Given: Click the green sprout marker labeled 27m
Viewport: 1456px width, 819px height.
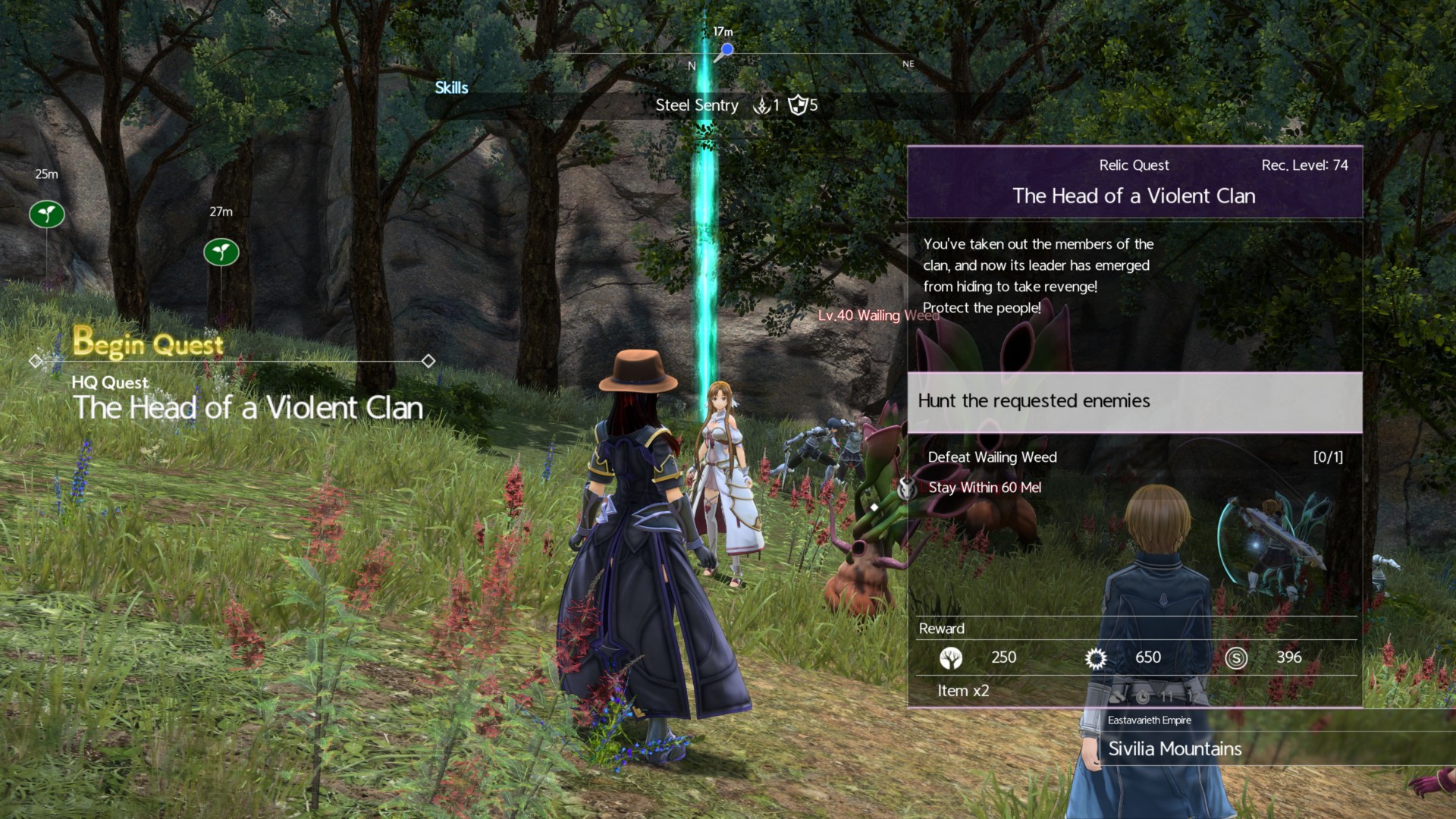Looking at the screenshot, I should pos(221,252).
